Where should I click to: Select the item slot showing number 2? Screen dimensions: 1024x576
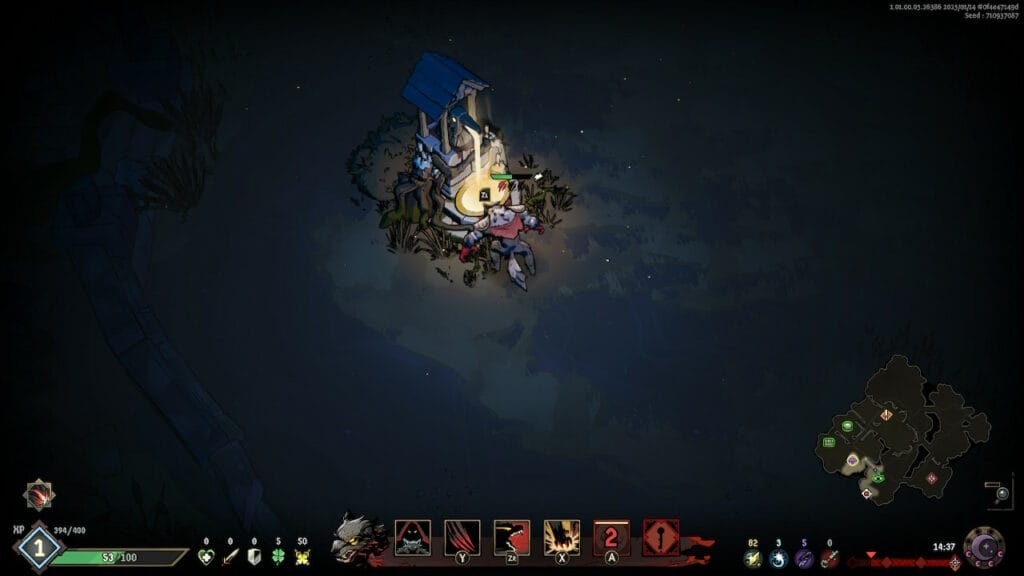(x=611, y=538)
